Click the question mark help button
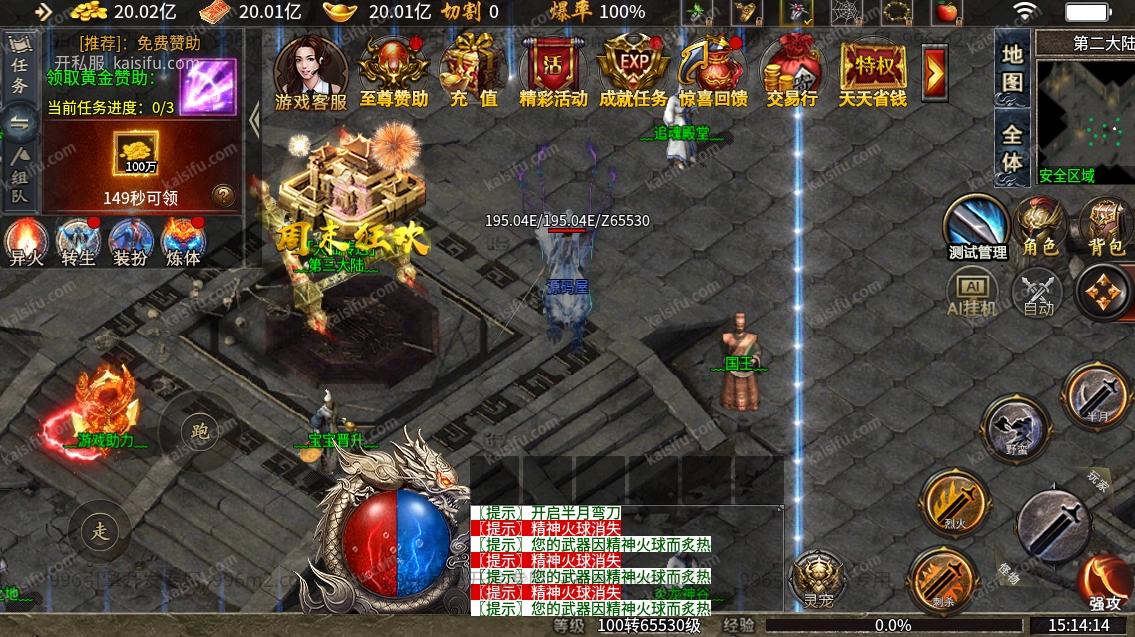The height and width of the screenshot is (637, 1135). point(224,195)
